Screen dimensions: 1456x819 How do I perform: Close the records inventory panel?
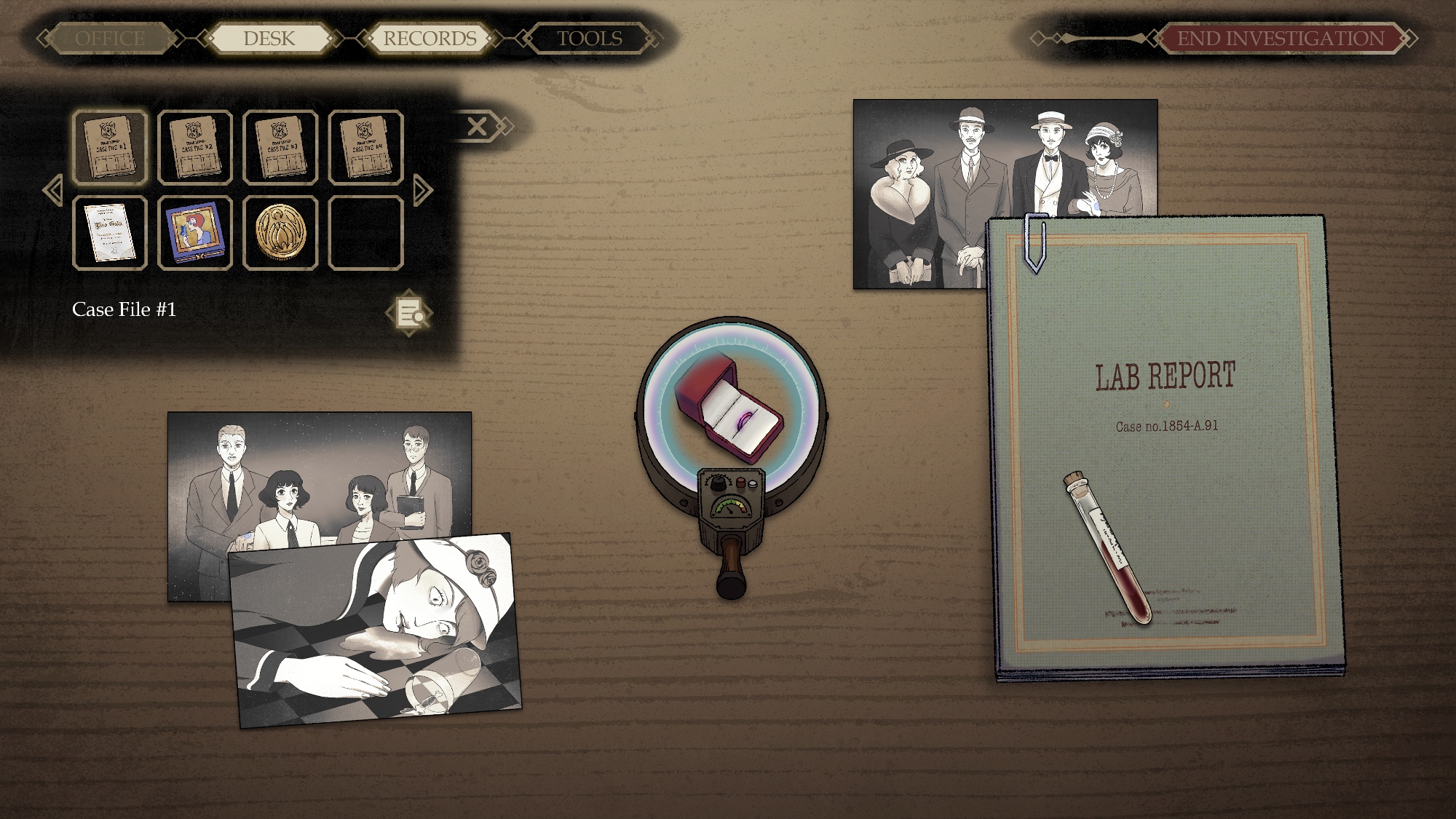(x=478, y=127)
